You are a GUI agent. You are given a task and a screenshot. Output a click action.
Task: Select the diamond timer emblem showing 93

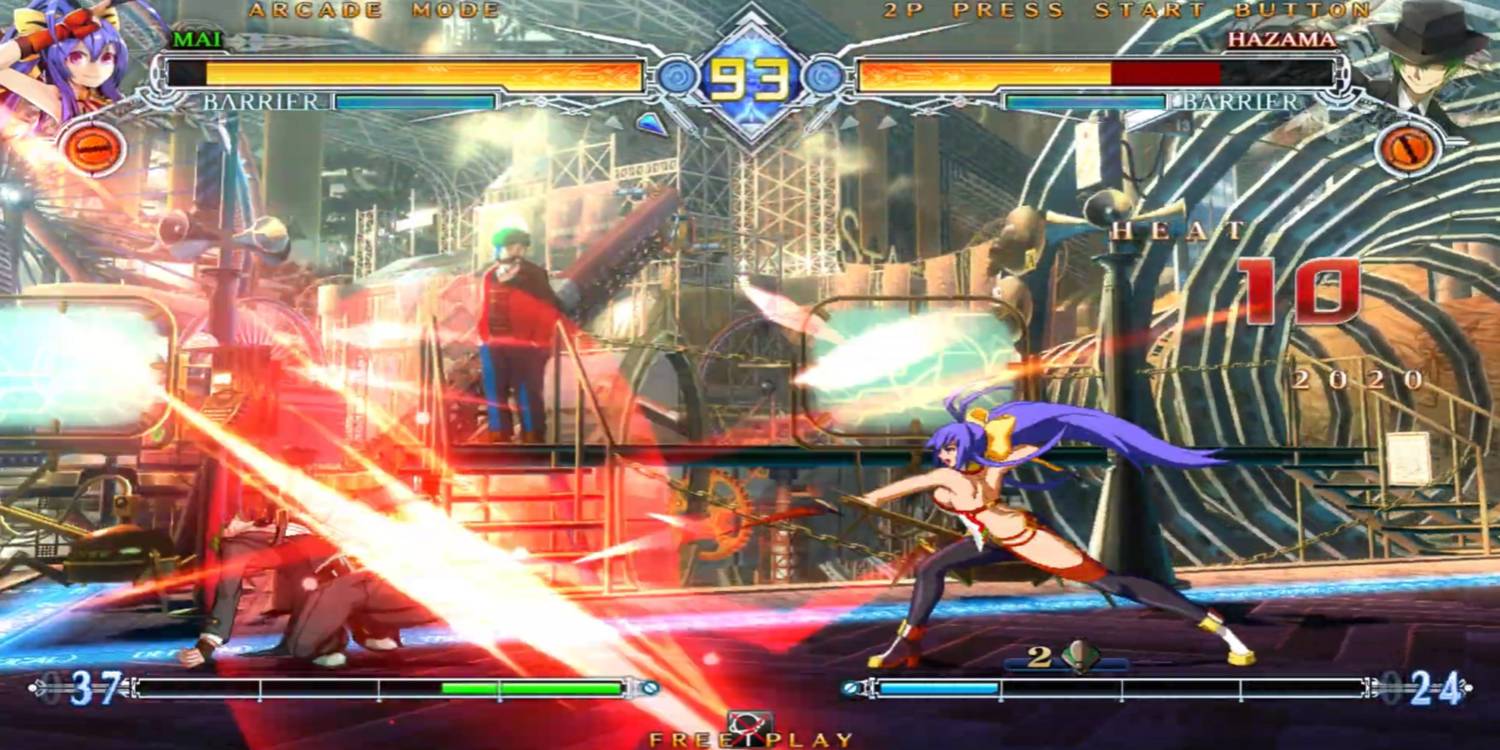pyautogui.click(x=748, y=75)
